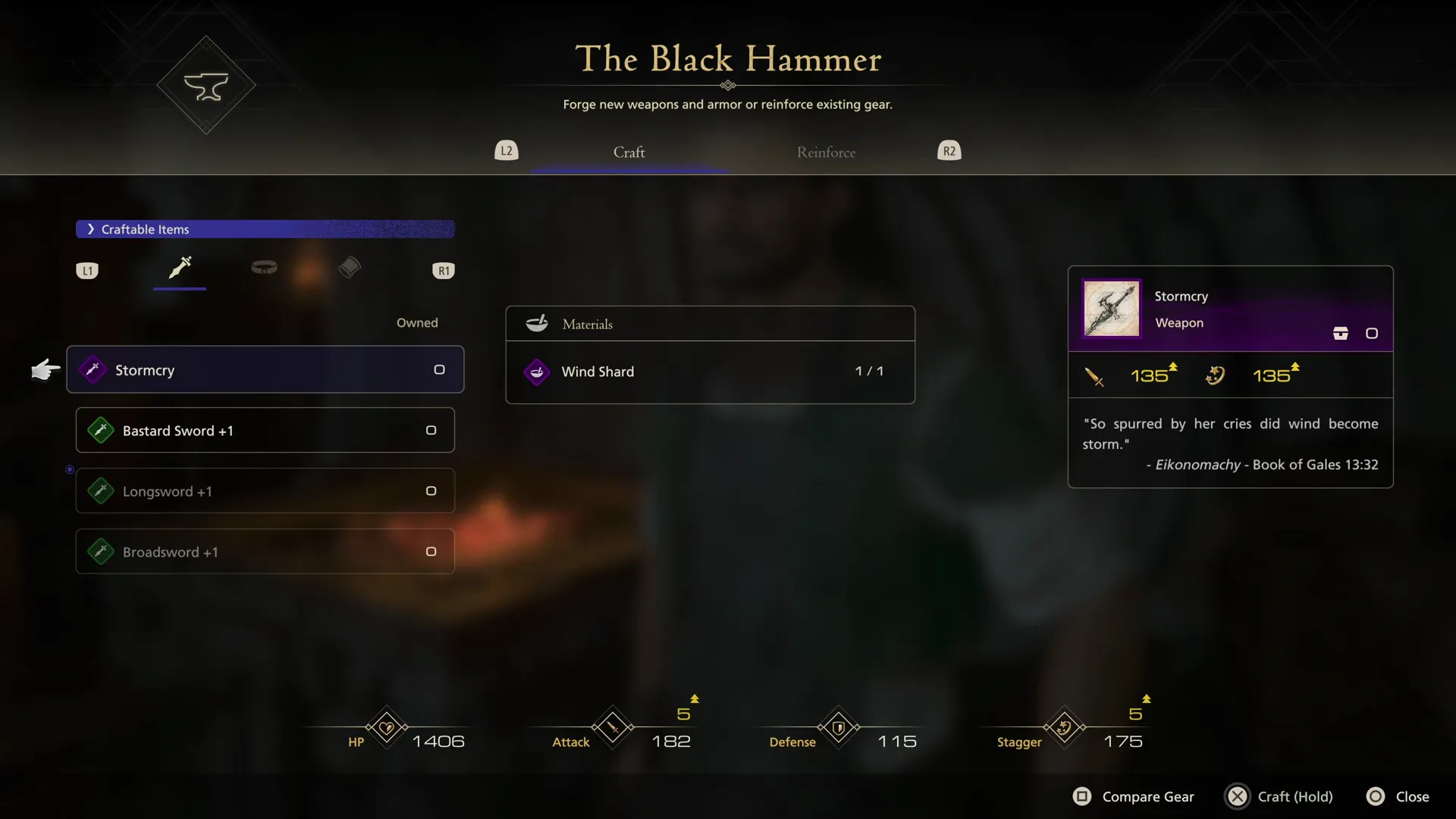Switch to the Reinforce tab

tap(826, 152)
